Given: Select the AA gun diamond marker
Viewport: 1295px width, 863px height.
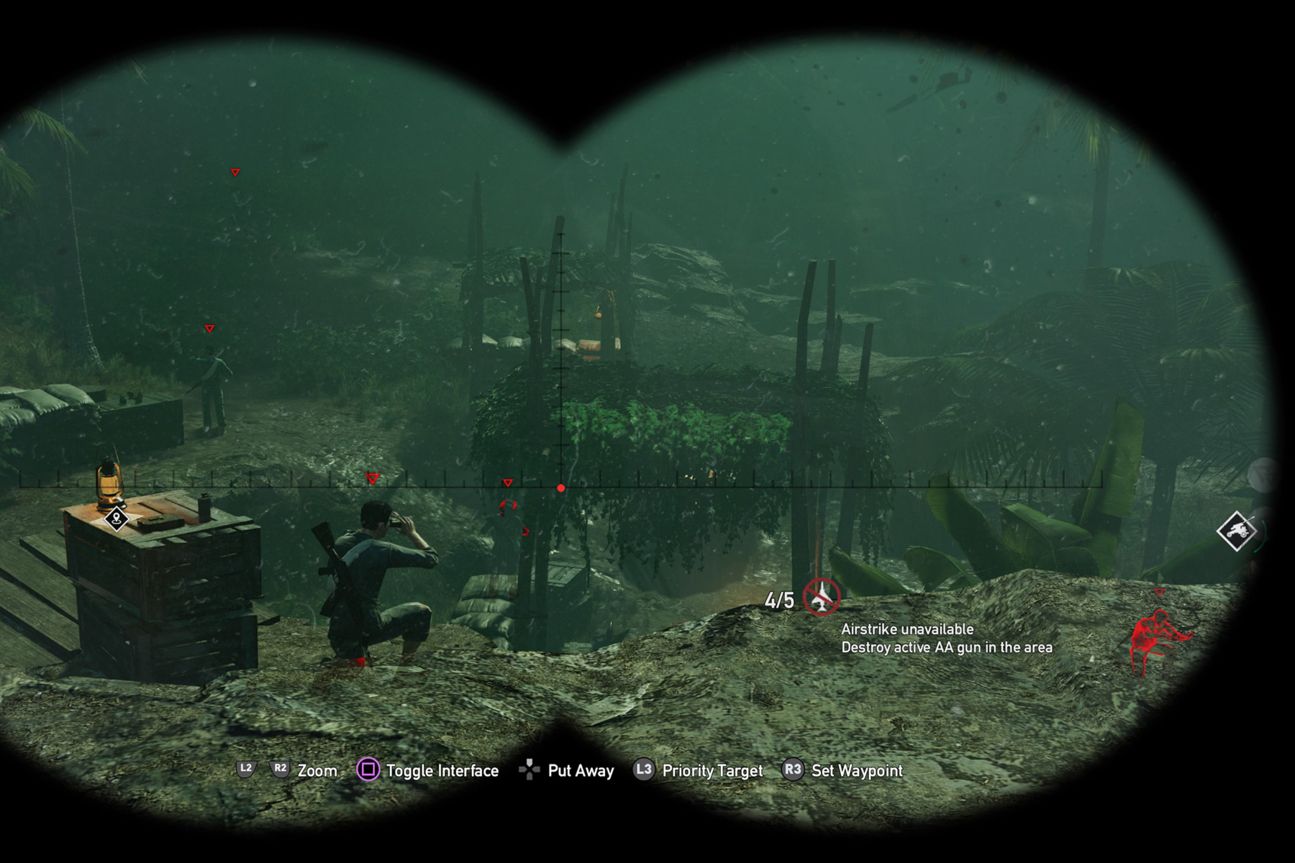Looking at the screenshot, I should (1238, 529).
